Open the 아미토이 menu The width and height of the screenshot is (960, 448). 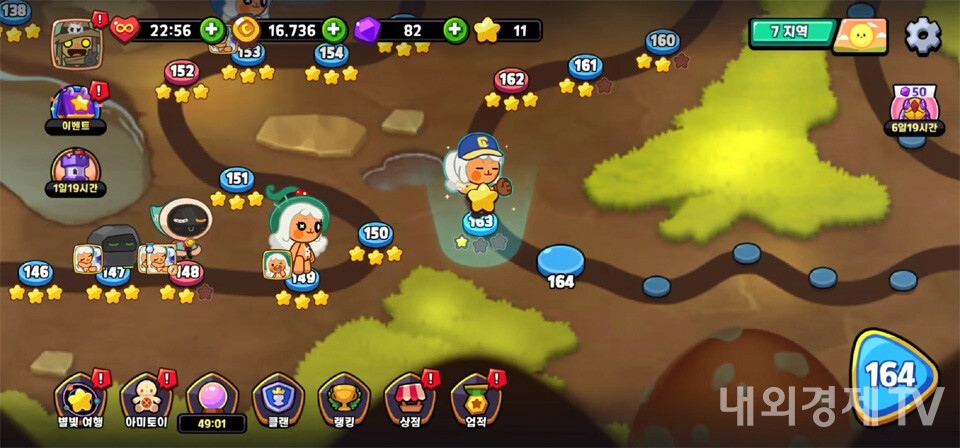(145, 400)
